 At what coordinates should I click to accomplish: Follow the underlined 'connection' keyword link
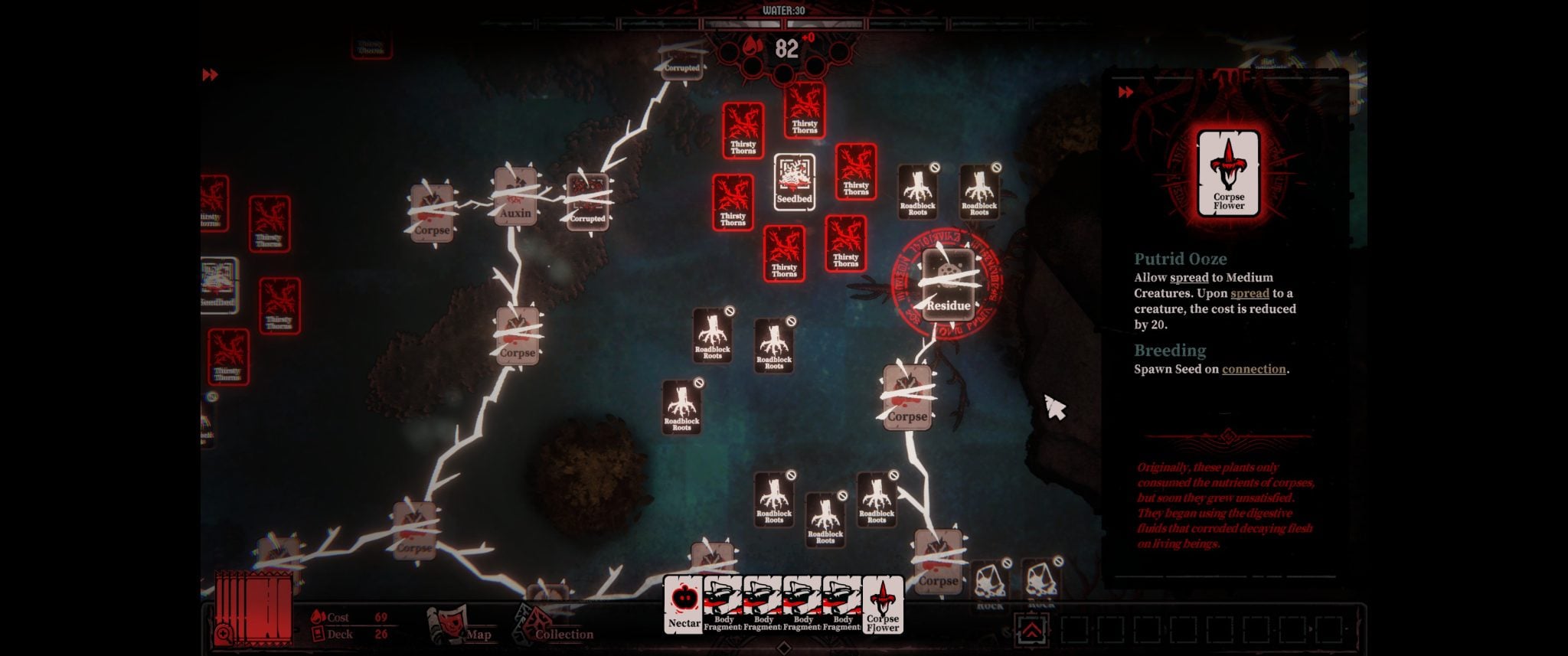tap(1254, 369)
